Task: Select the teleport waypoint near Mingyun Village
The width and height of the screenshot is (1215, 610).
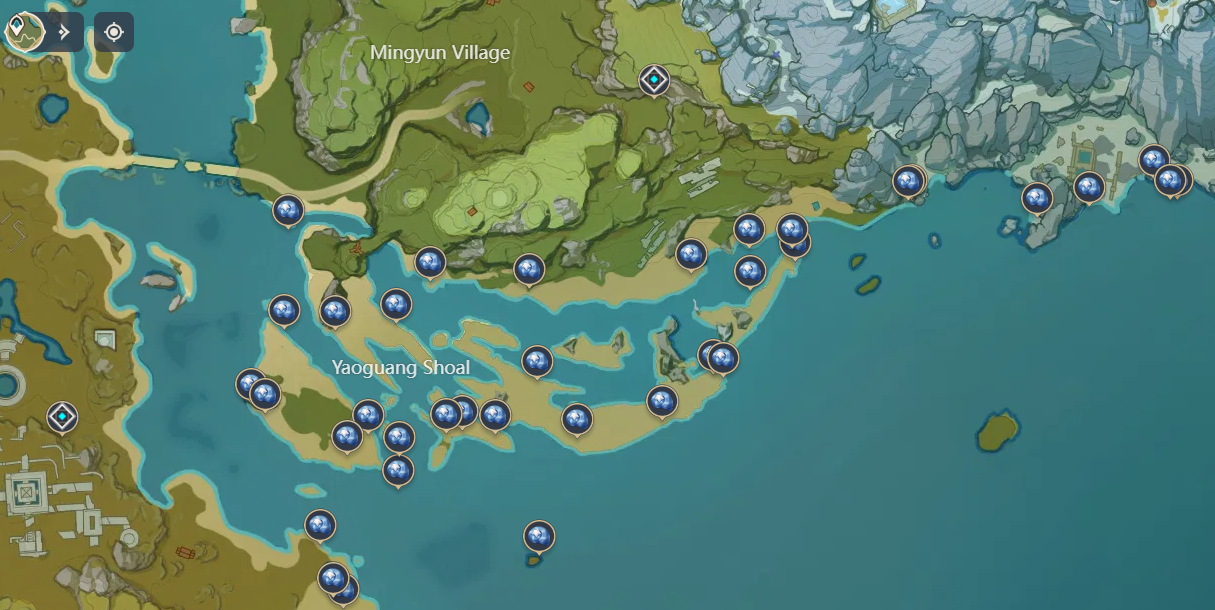Action: [x=654, y=79]
